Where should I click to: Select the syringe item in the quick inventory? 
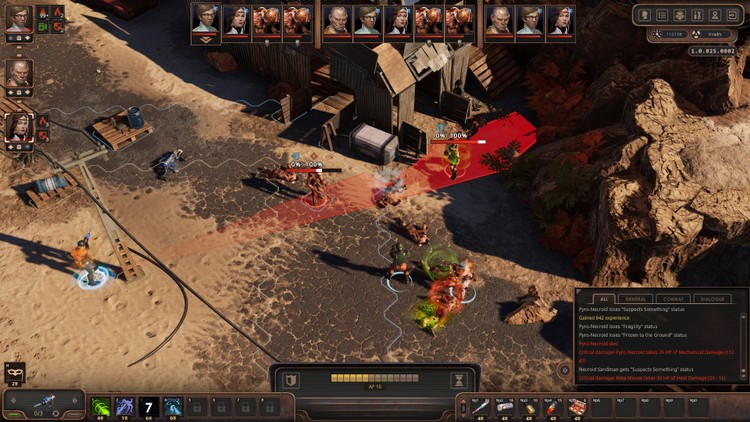(478, 406)
